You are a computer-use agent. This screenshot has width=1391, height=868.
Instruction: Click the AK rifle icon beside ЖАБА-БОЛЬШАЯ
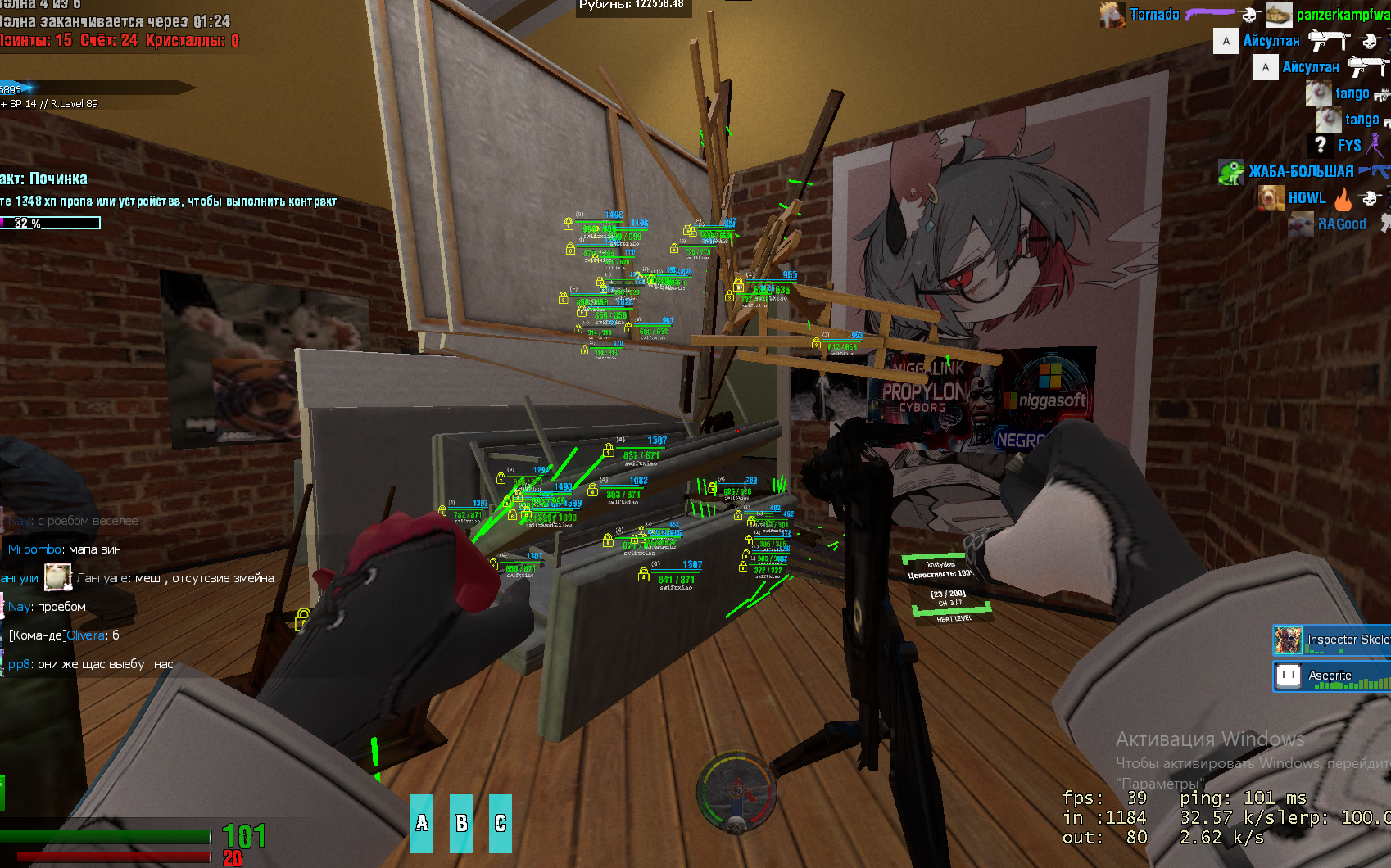[1374, 170]
